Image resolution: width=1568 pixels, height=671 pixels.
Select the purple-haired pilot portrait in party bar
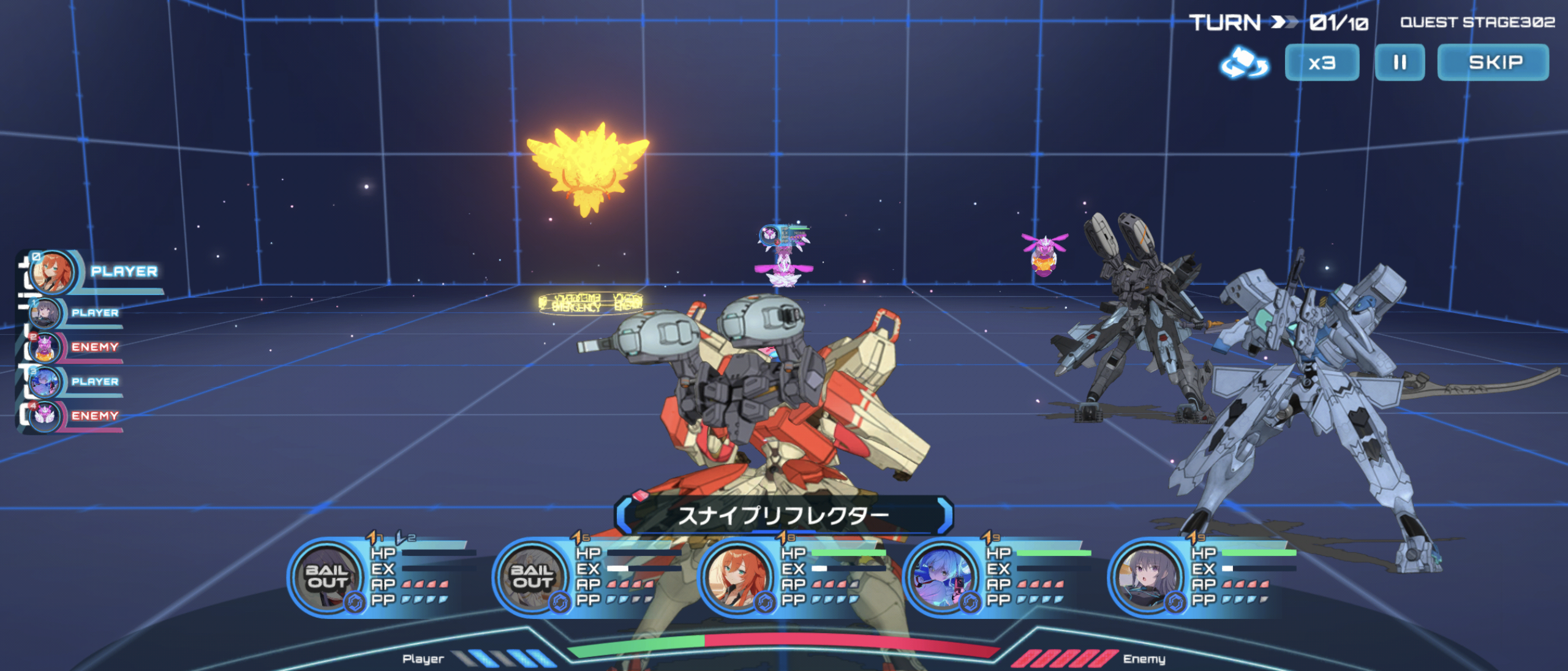(x=1147, y=577)
